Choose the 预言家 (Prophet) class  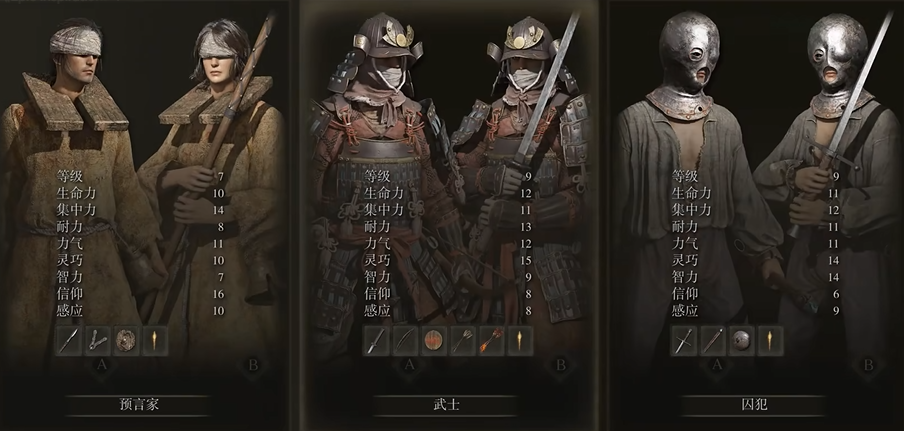[x=139, y=406]
